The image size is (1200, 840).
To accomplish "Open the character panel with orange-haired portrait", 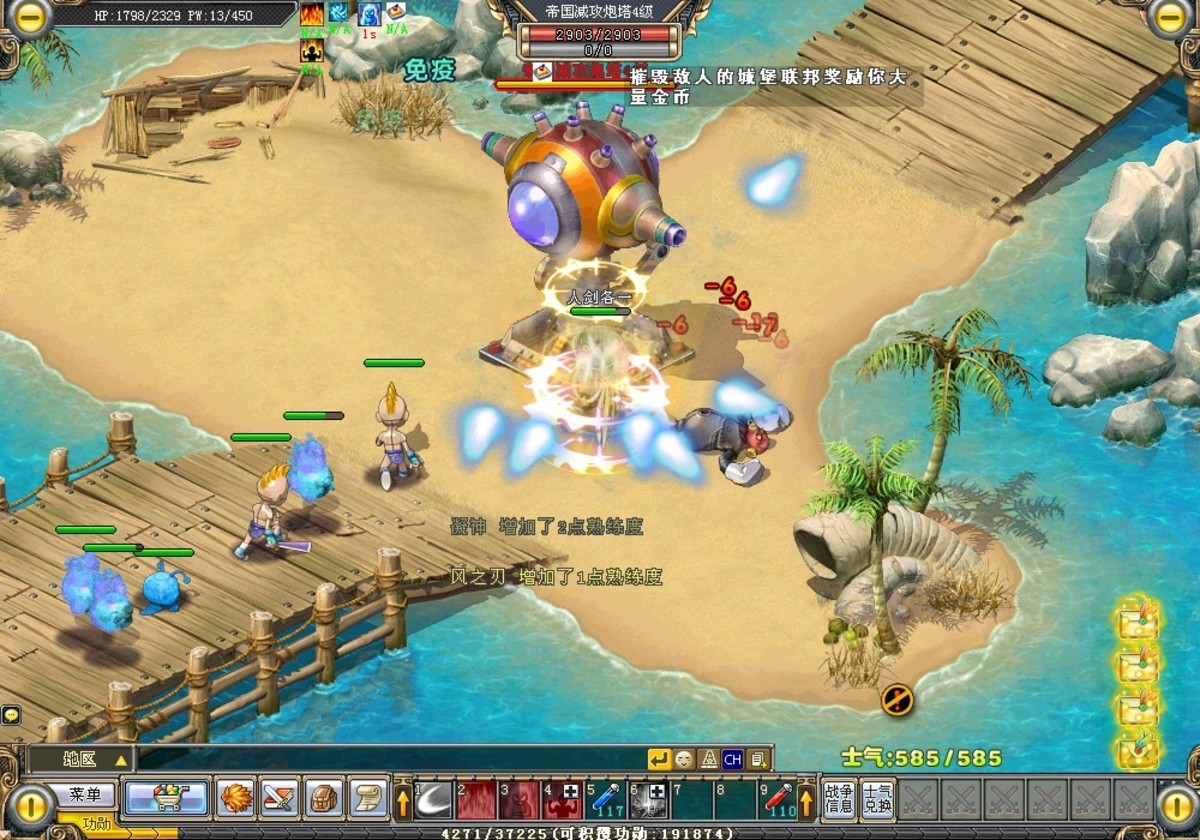I will pos(236,798).
